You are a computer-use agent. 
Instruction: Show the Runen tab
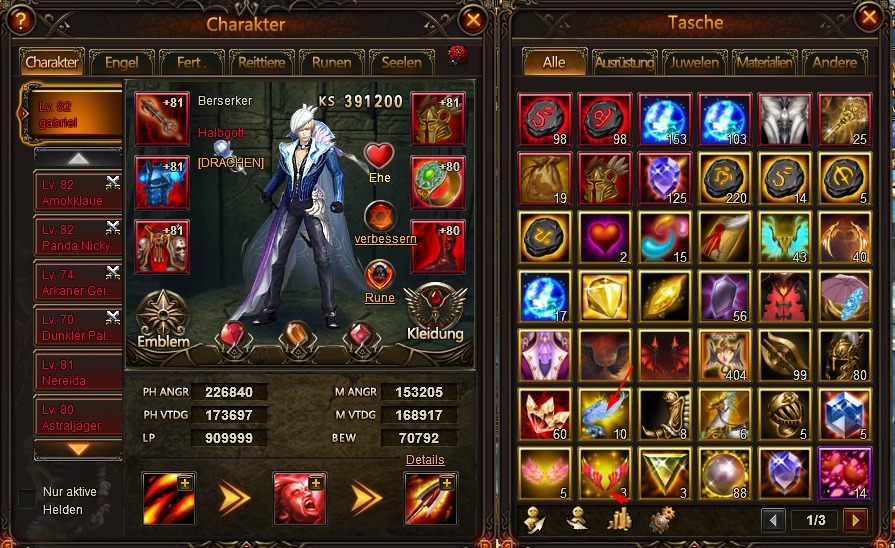coord(330,62)
